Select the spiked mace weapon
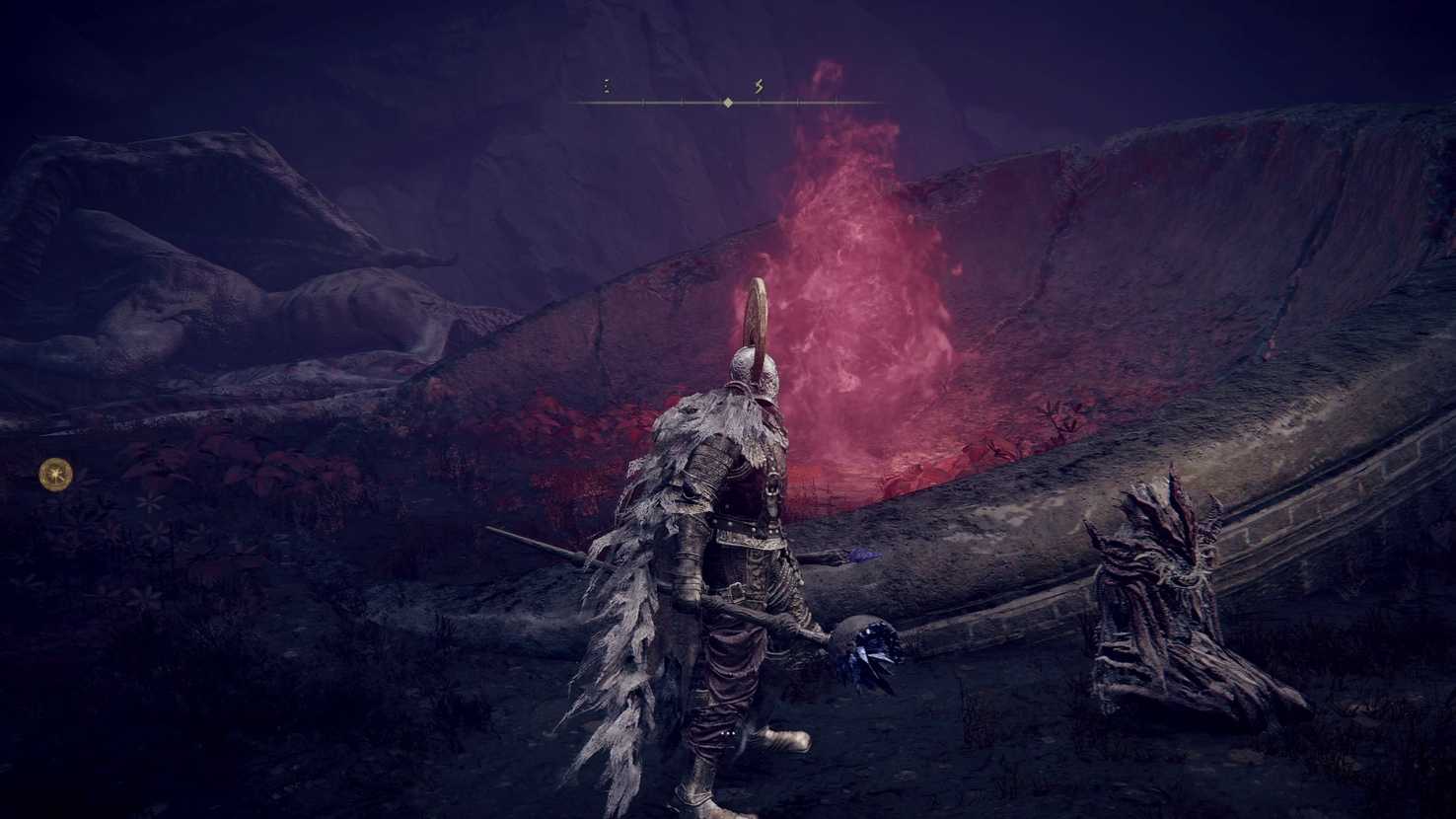The height and width of the screenshot is (819, 1456). coord(873,646)
